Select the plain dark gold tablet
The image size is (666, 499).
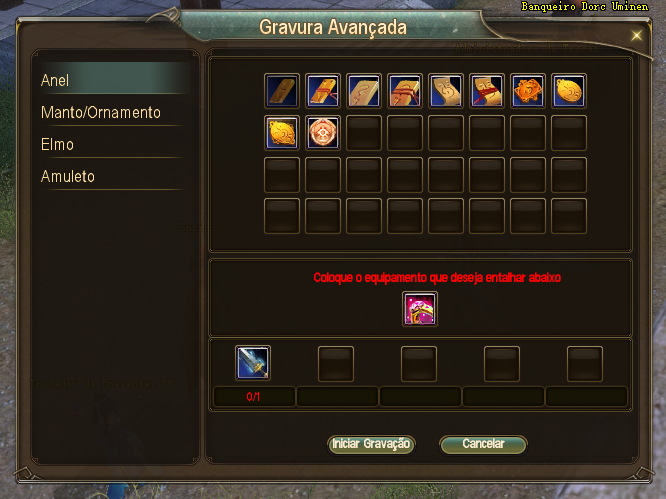[x=283, y=91]
